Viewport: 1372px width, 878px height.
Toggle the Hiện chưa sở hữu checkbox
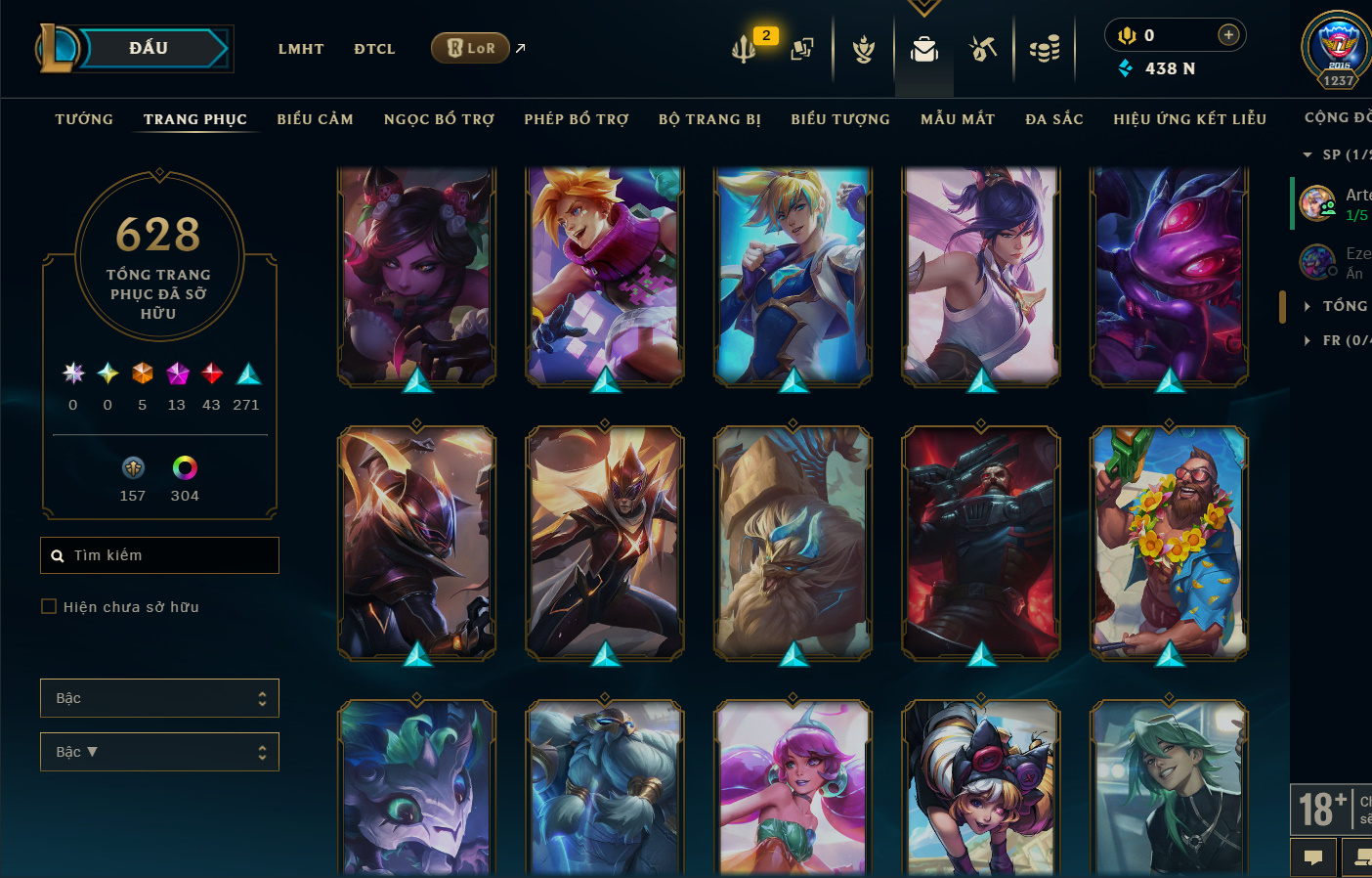point(49,607)
